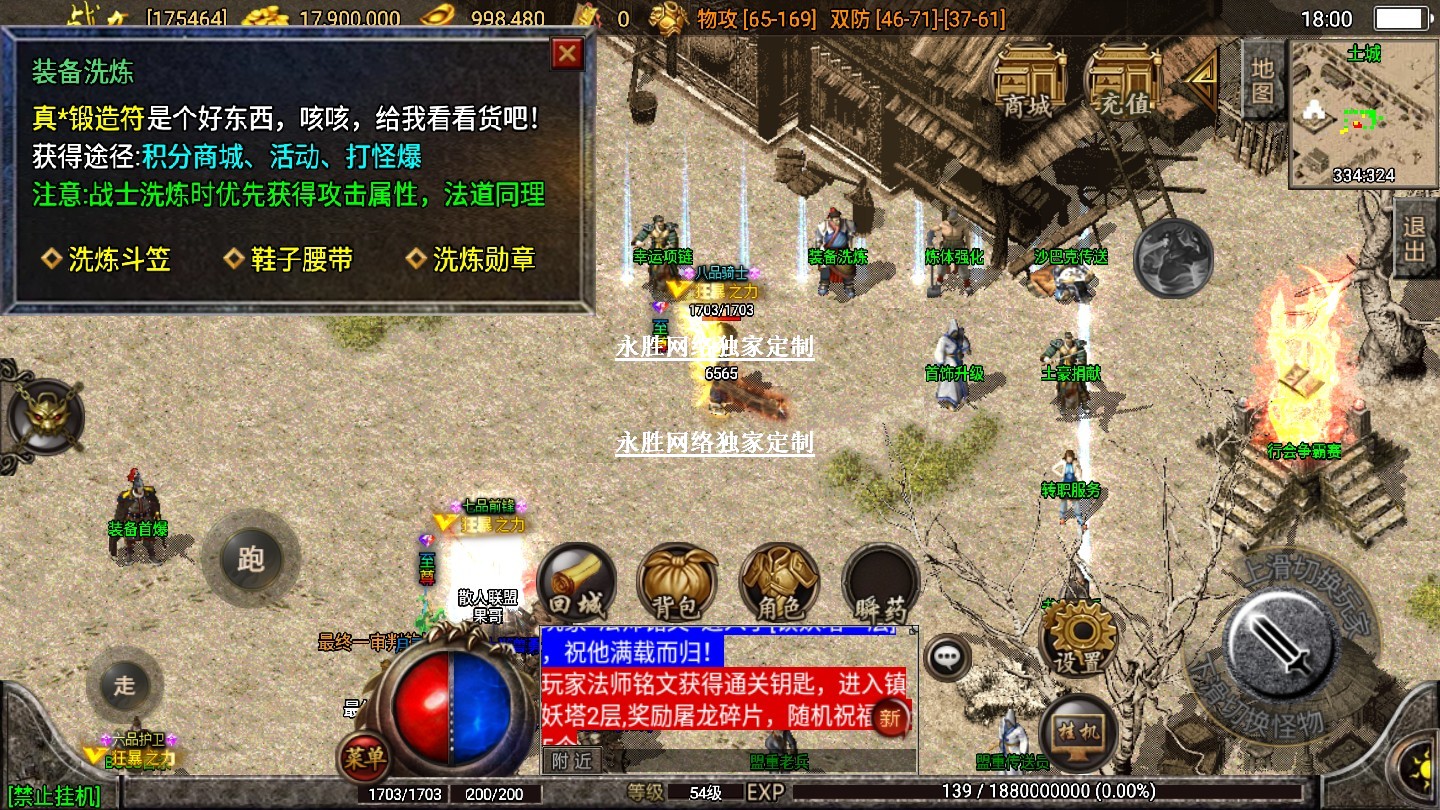Choose the 洗炼斗笠 option
The height and width of the screenshot is (810, 1440).
107,260
